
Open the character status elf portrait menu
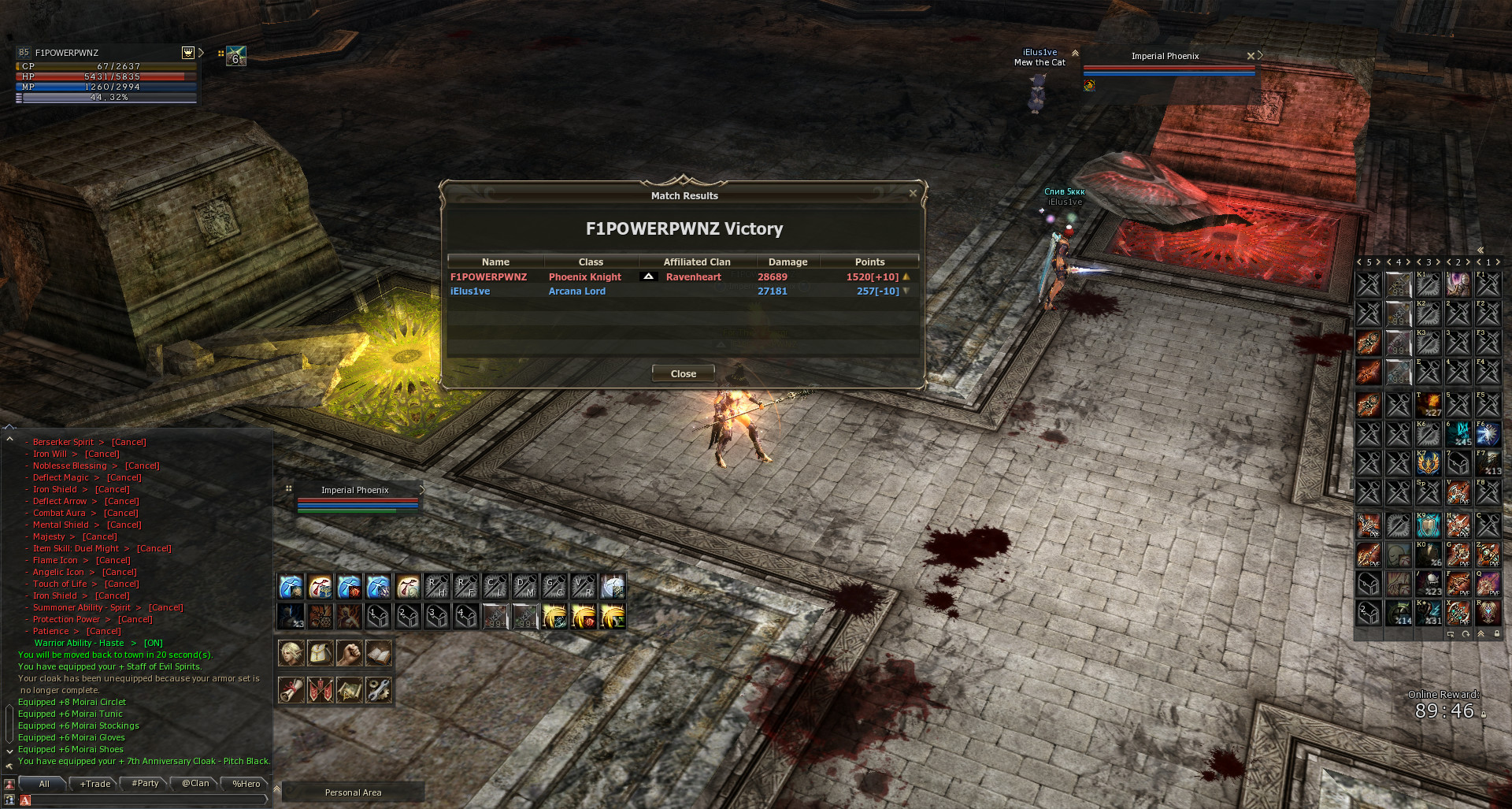click(x=291, y=653)
